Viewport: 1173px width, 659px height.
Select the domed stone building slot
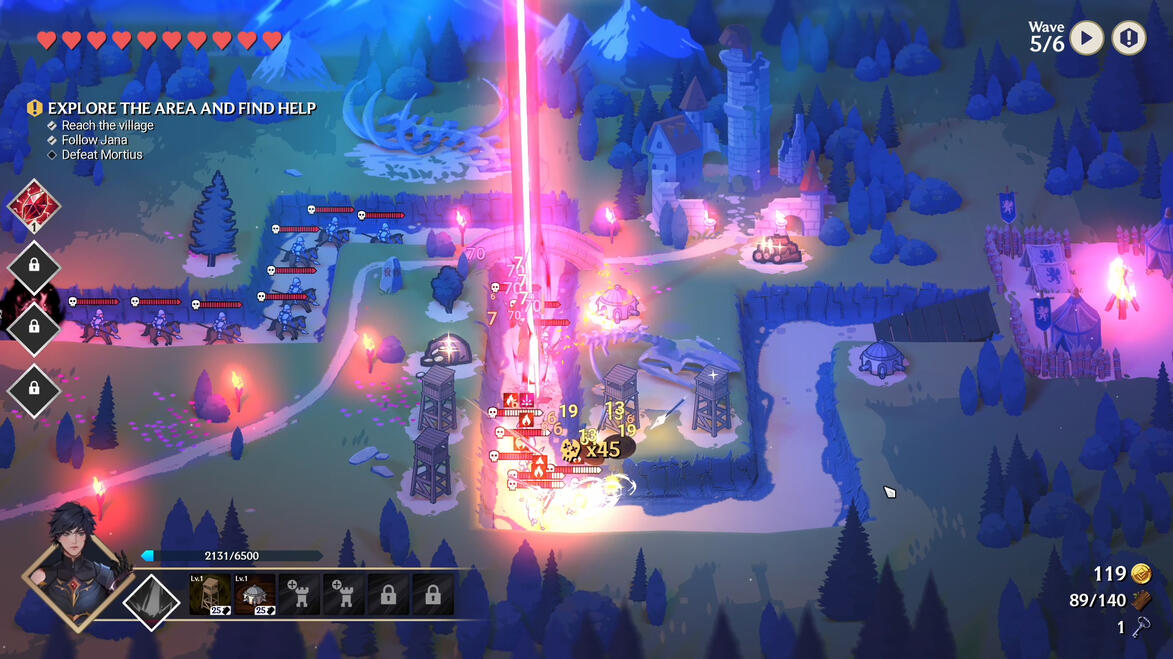click(255, 595)
